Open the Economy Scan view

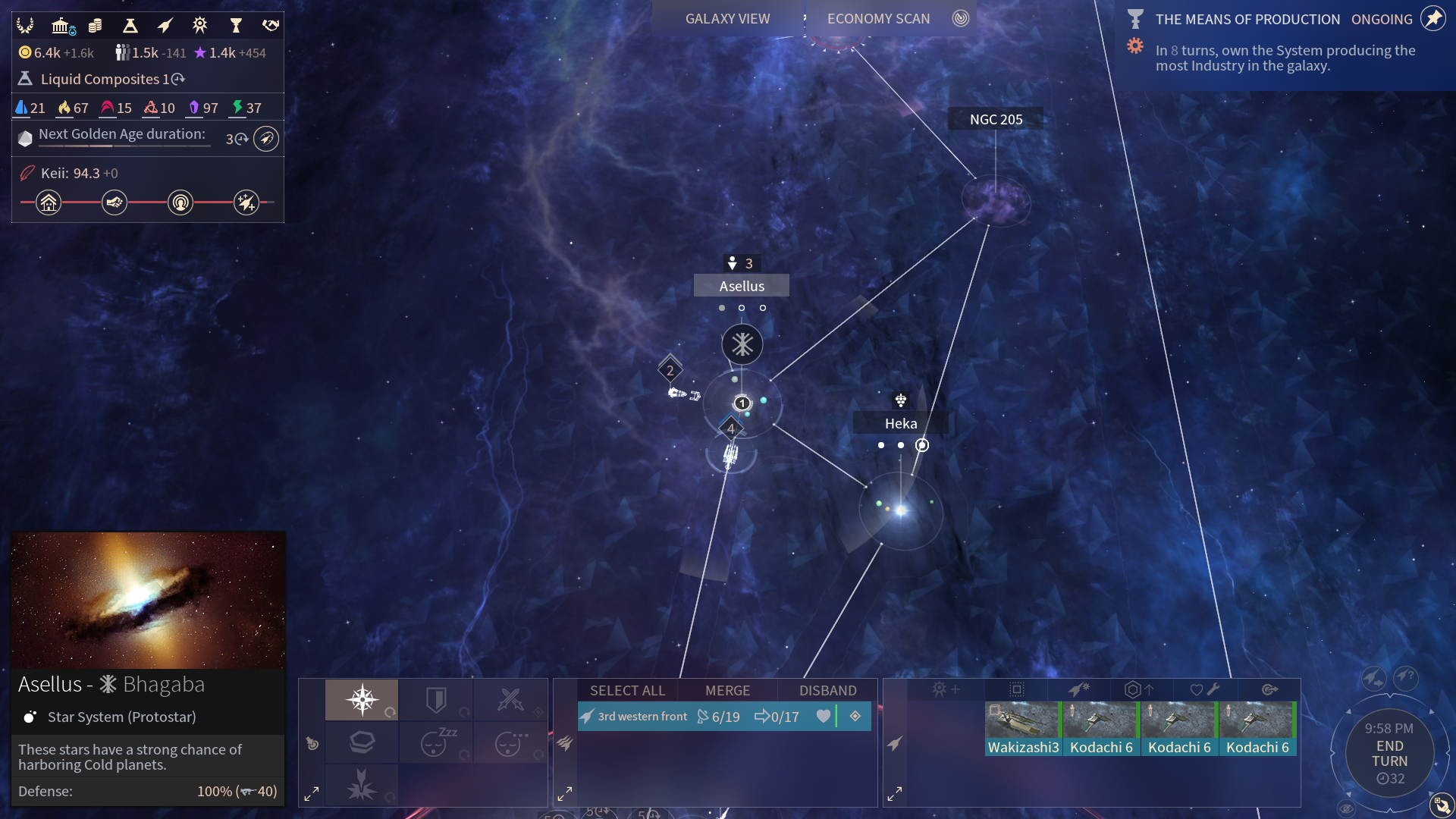click(878, 19)
